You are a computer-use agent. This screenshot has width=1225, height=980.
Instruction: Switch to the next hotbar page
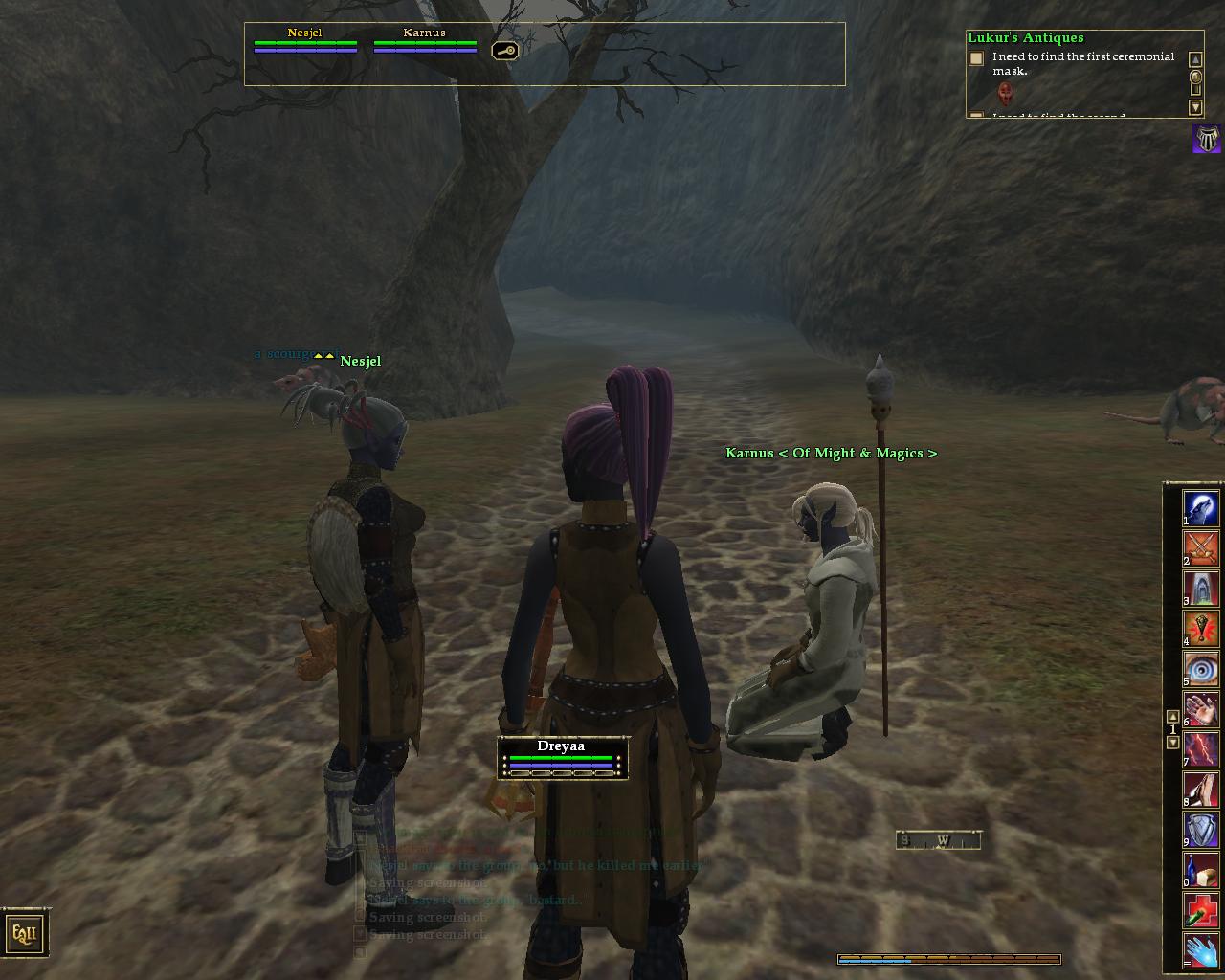pos(1173,743)
